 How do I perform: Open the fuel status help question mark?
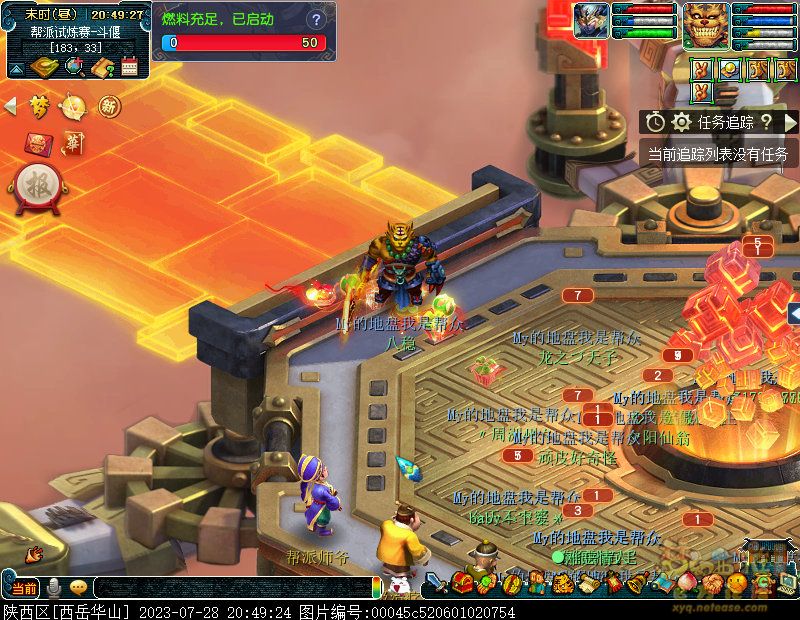(316, 20)
